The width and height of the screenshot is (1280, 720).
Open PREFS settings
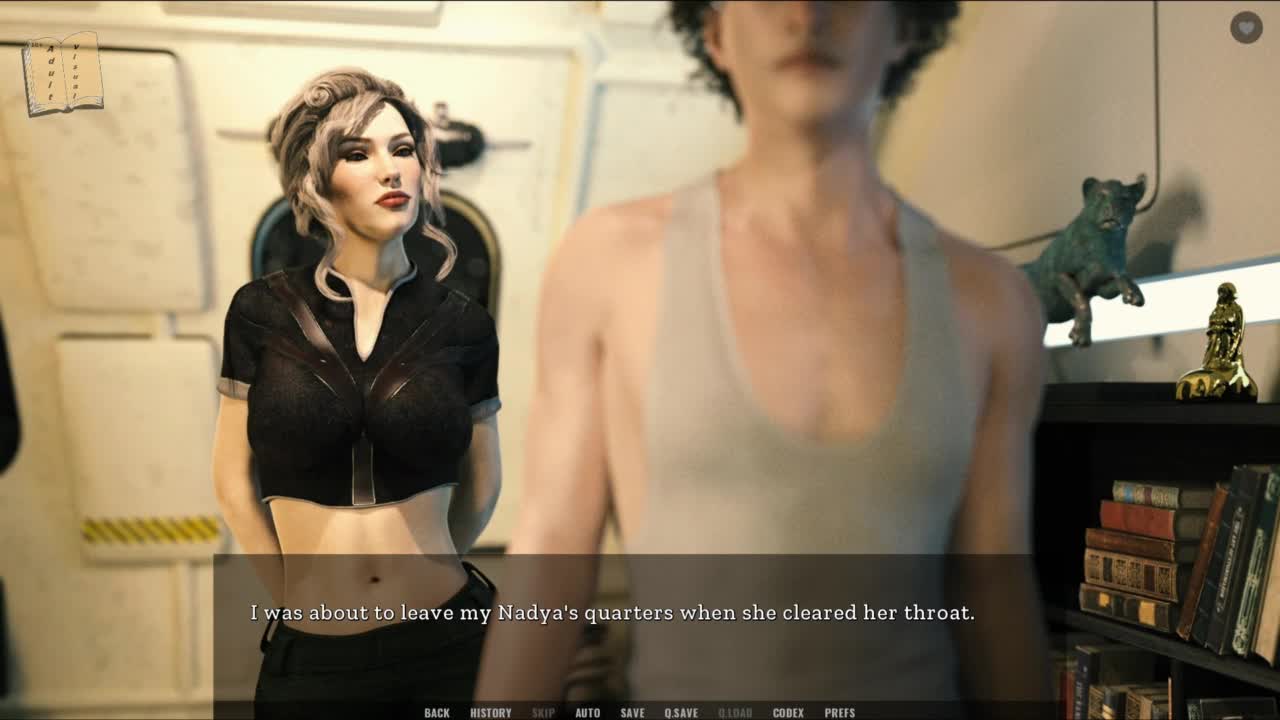[839, 713]
